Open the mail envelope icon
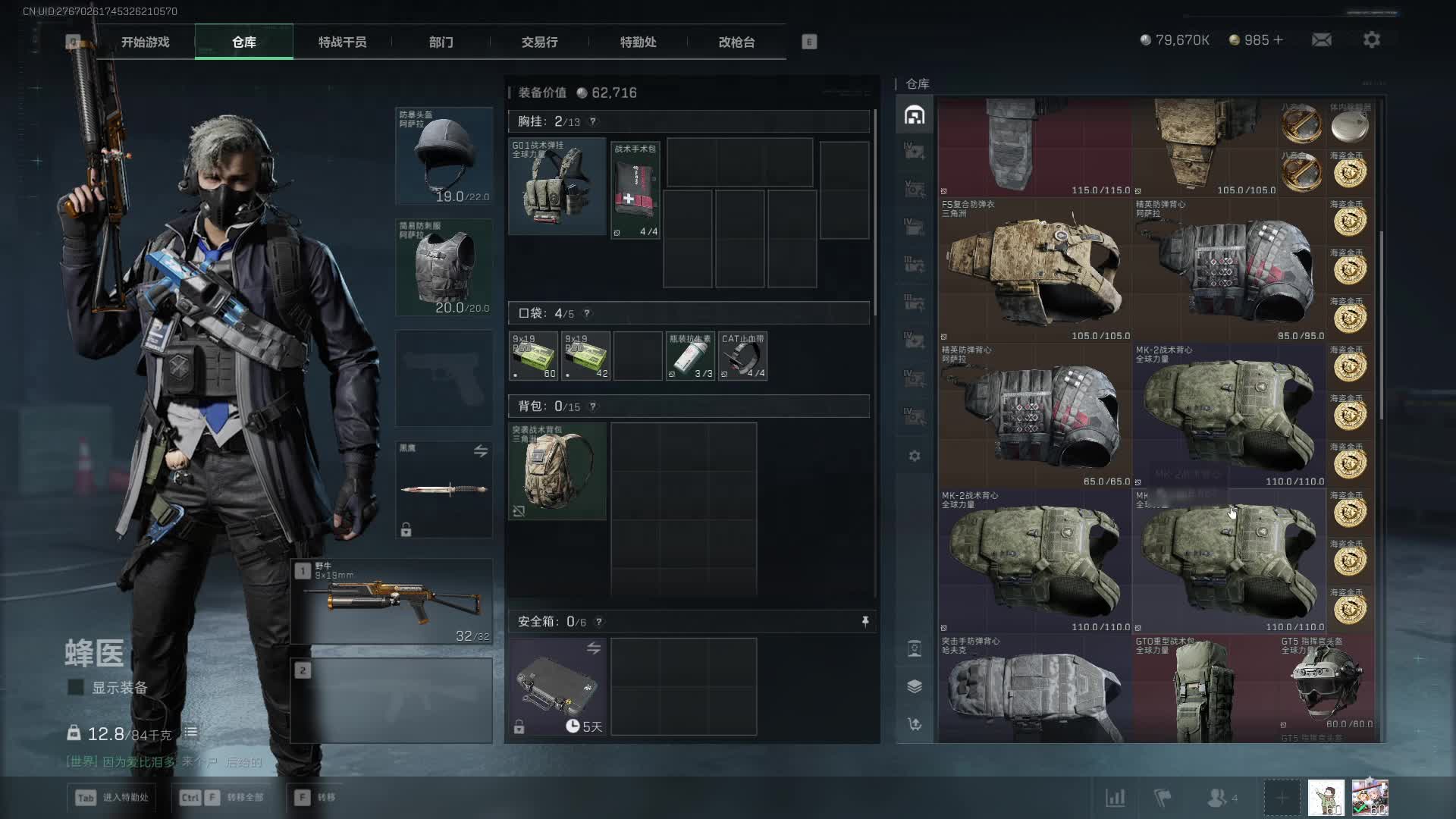Image resolution: width=1456 pixels, height=819 pixels. point(1321,39)
